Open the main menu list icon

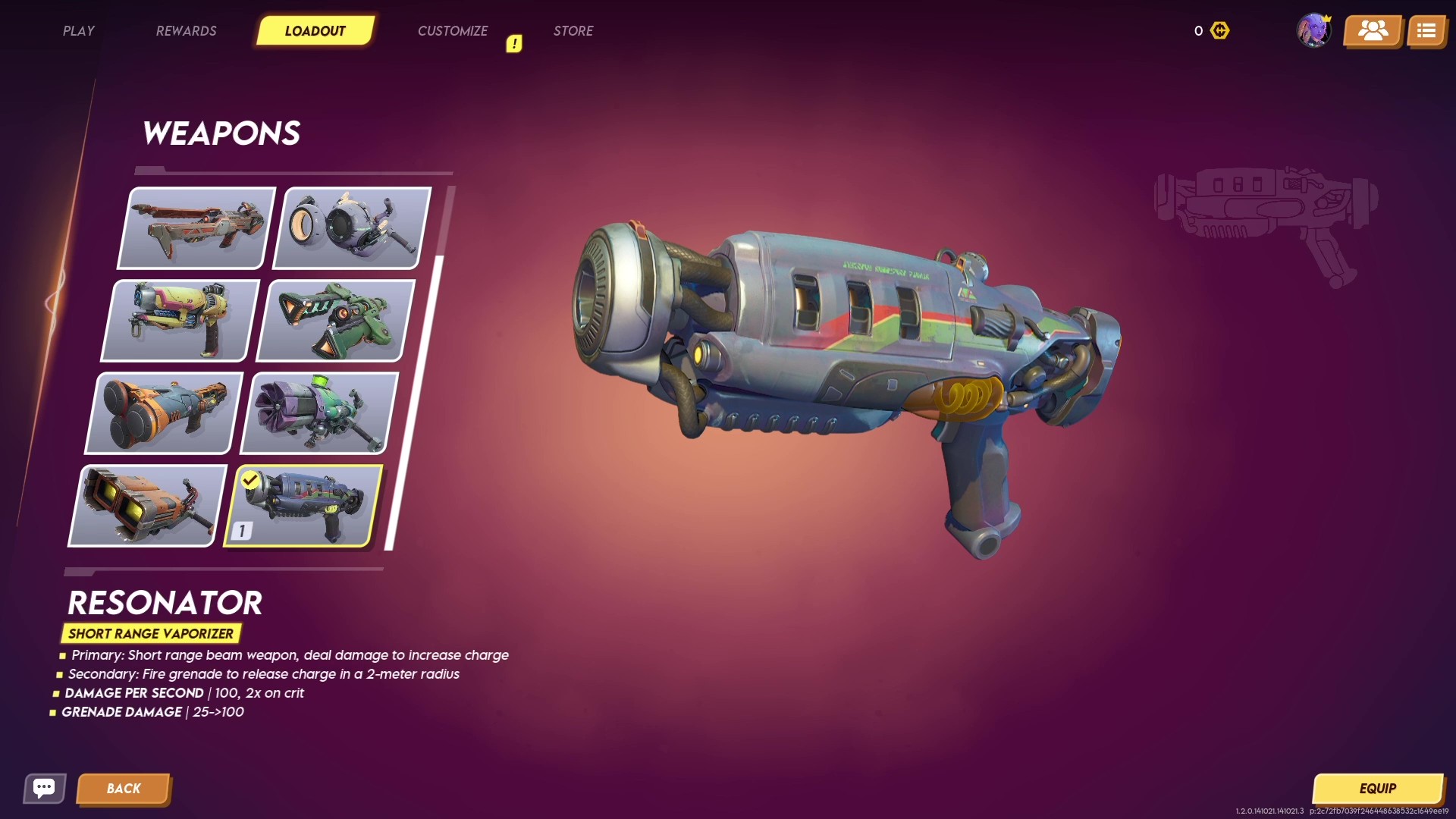point(1428,31)
